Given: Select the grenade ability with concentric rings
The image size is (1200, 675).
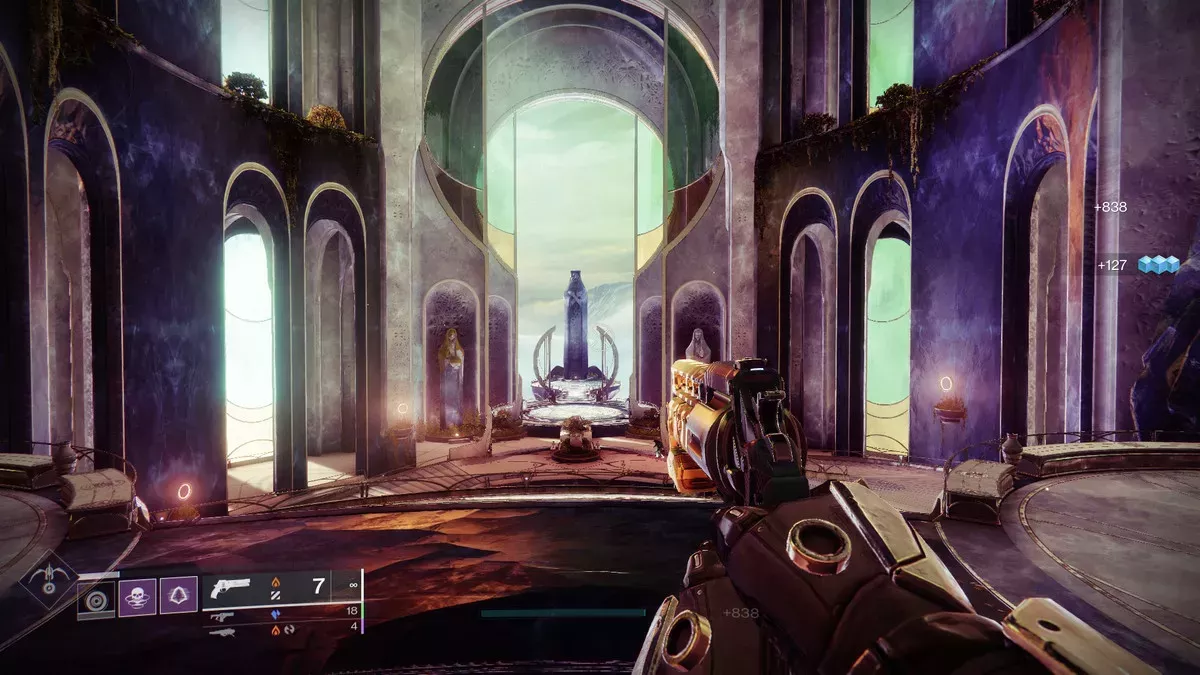Looking at the screenshot, I should (97, 599).
